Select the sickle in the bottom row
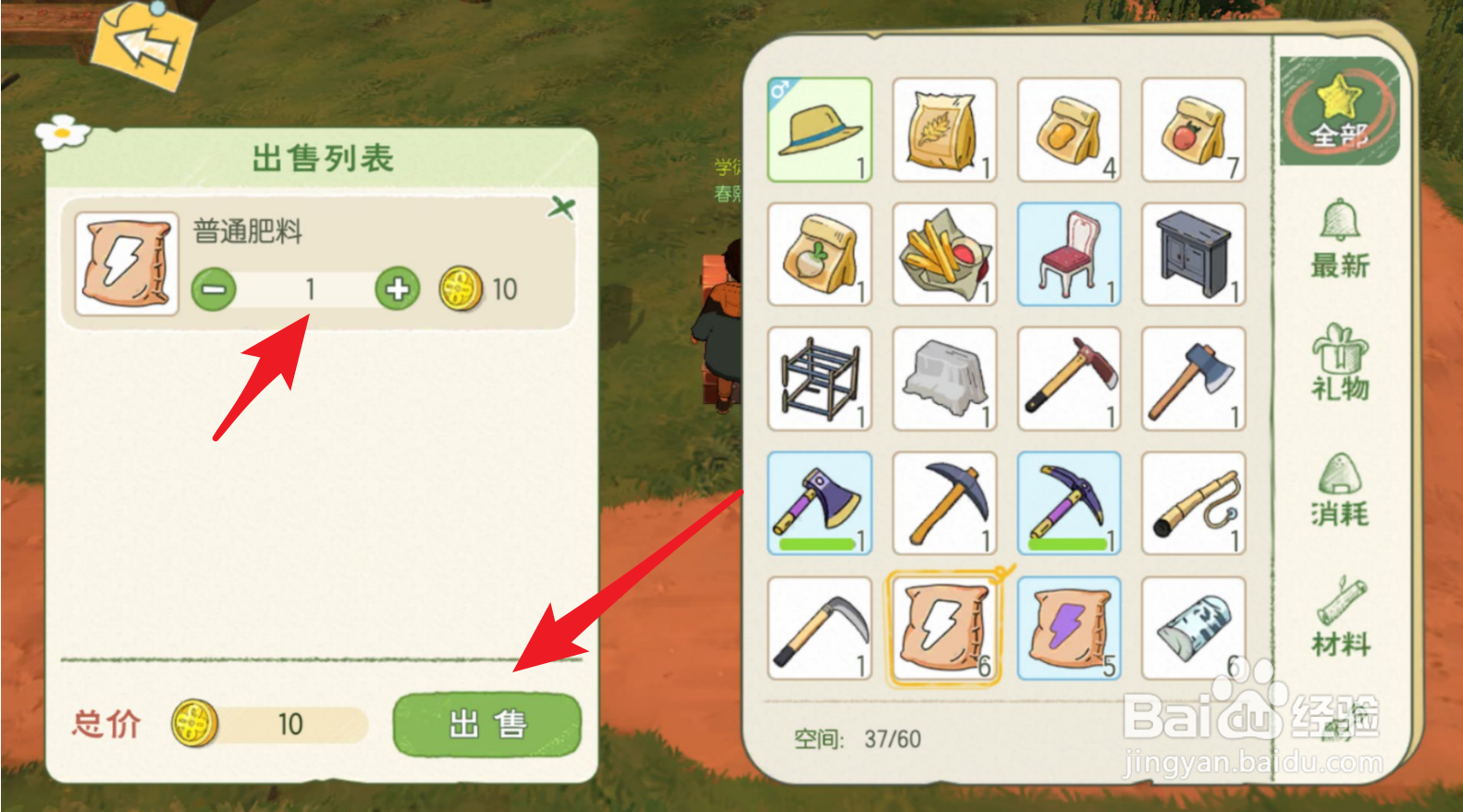1463x812 pixels. point(819,627)
